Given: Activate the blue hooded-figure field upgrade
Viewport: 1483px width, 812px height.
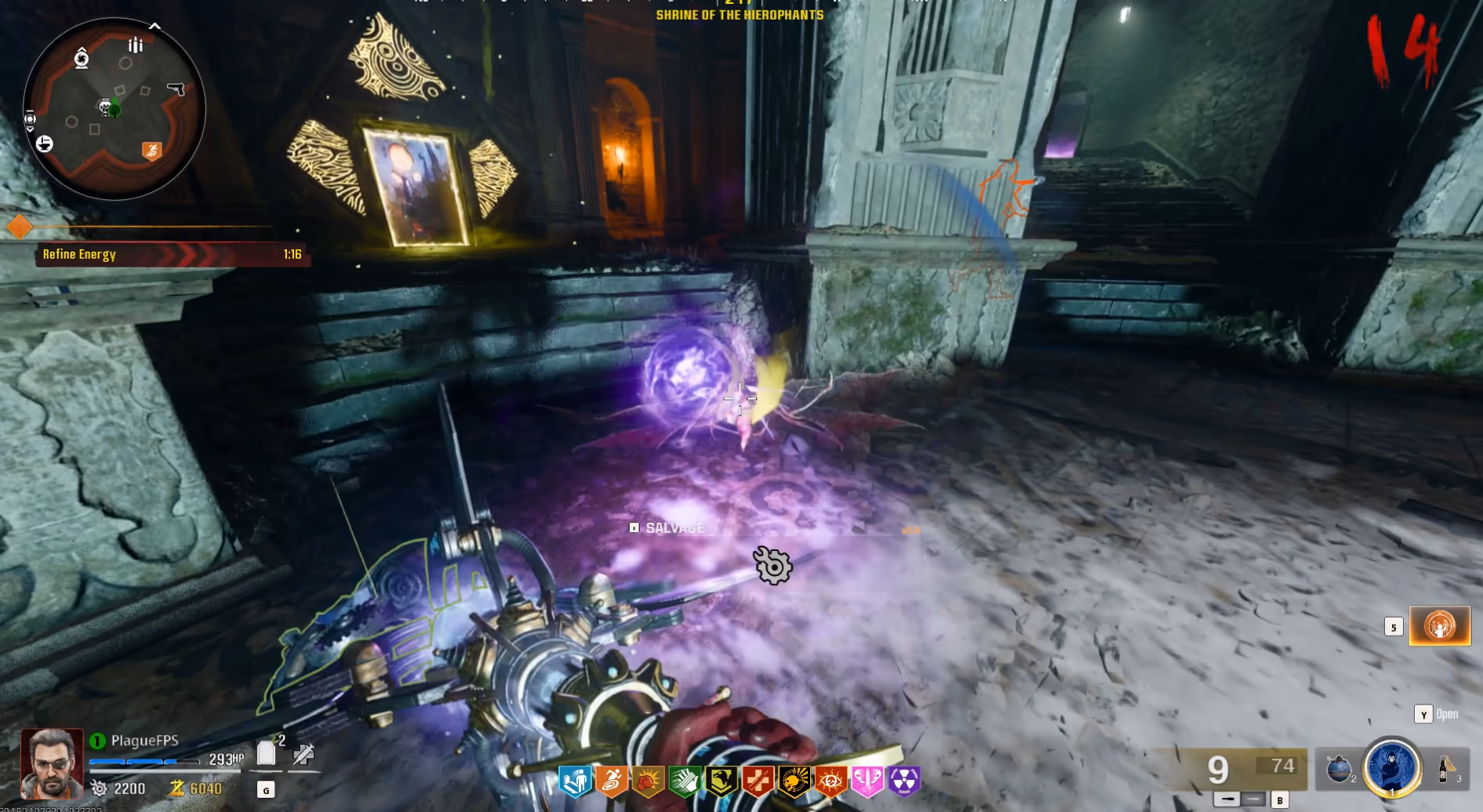Looking at the screenshot, I should coord(1392,767).
